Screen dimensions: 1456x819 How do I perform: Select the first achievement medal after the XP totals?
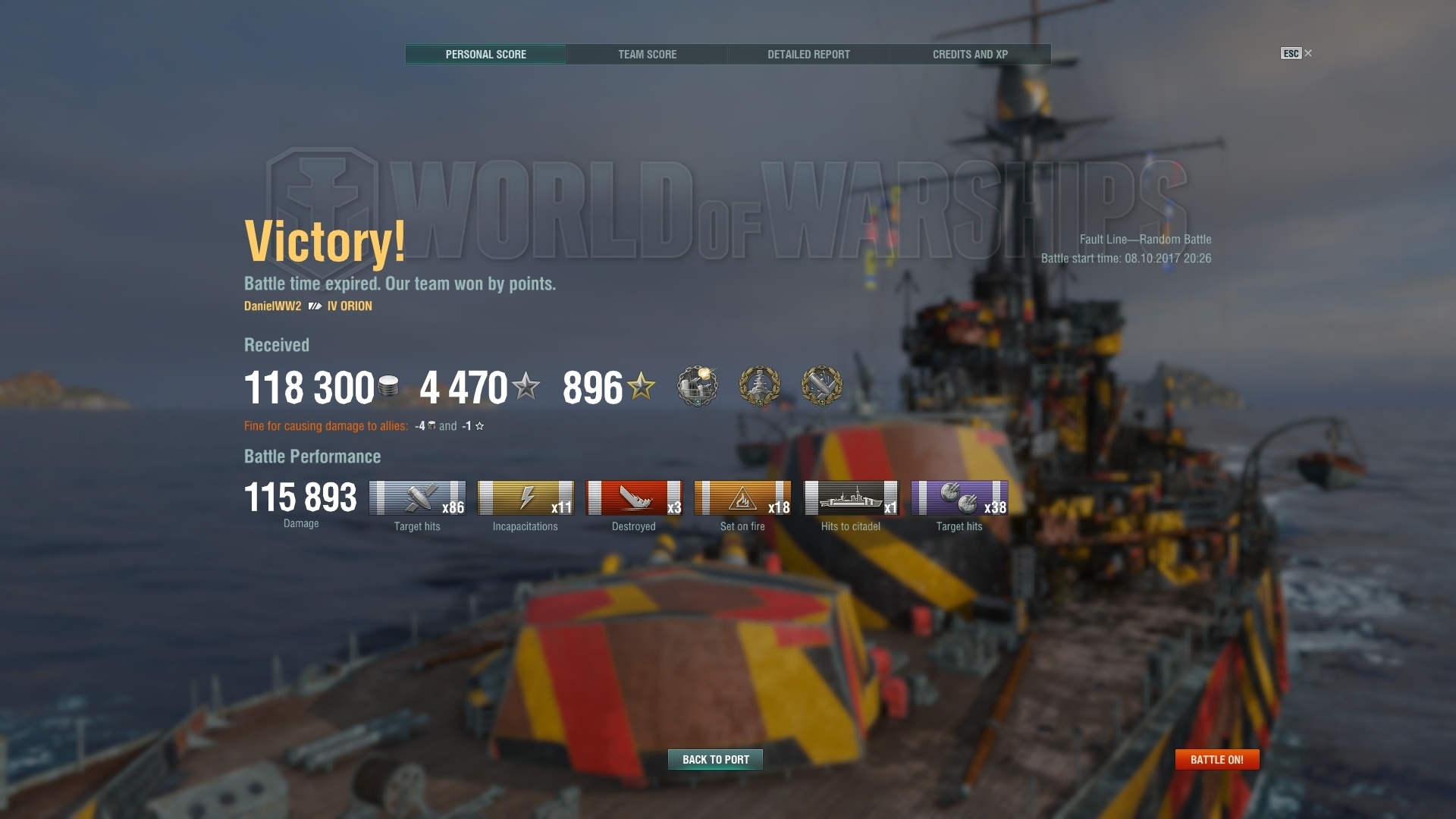click(x=697, y=386)
